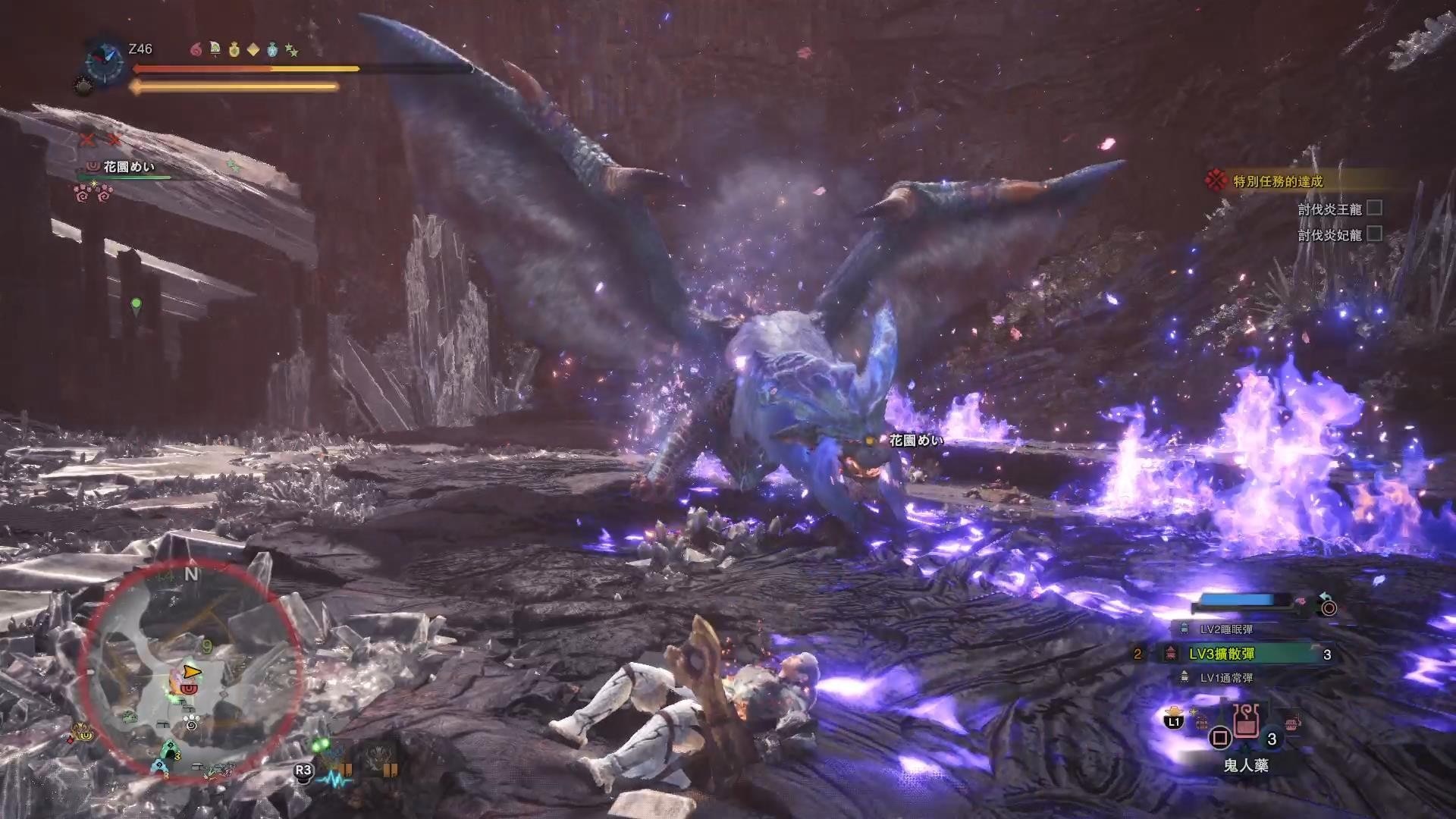Select the LV3擴散彈 ammo entry
The width and height of the screenshot is (1456, 819).
coord(1222,654)
